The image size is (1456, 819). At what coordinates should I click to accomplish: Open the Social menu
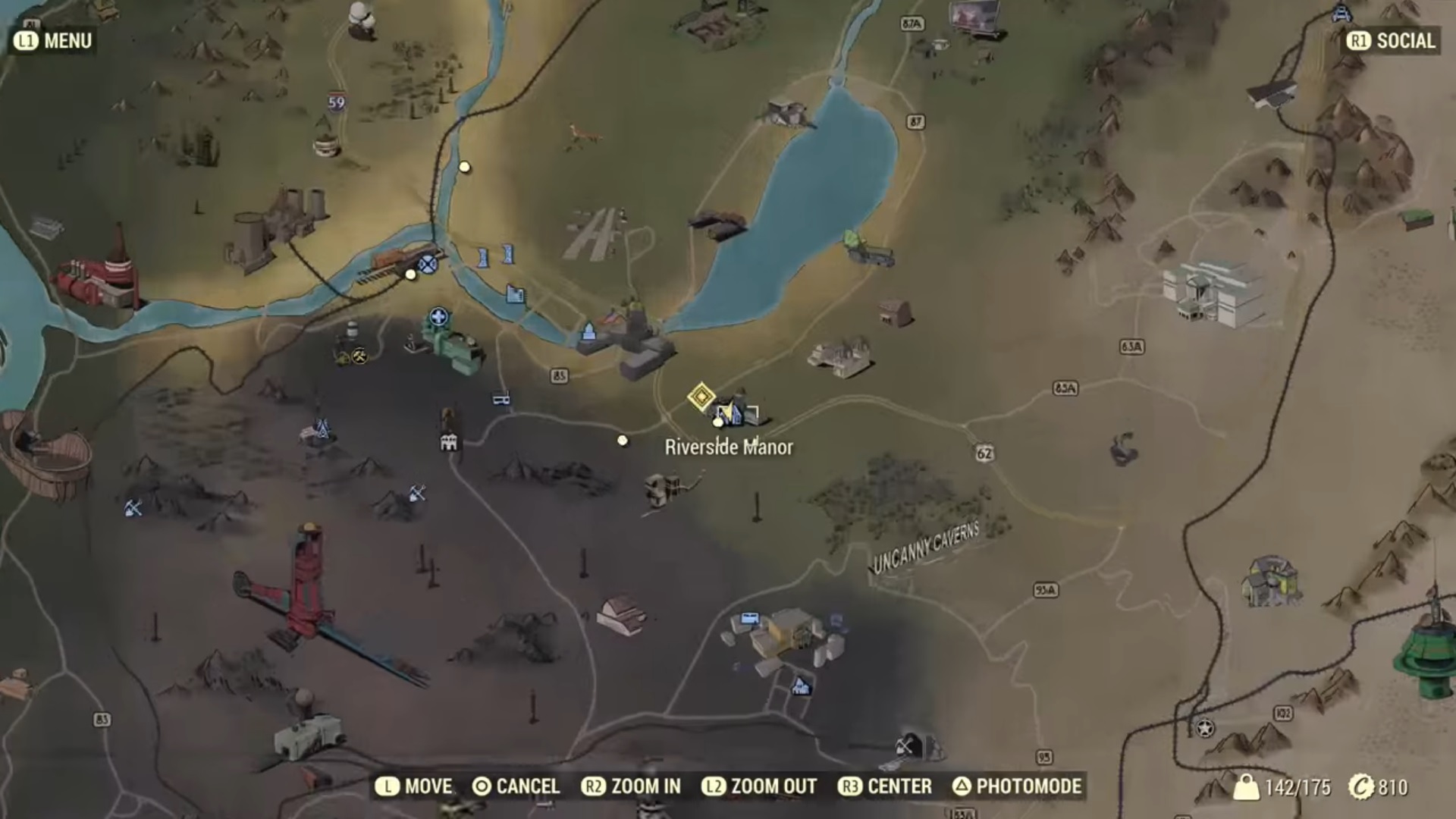(x=1392, y=41)
